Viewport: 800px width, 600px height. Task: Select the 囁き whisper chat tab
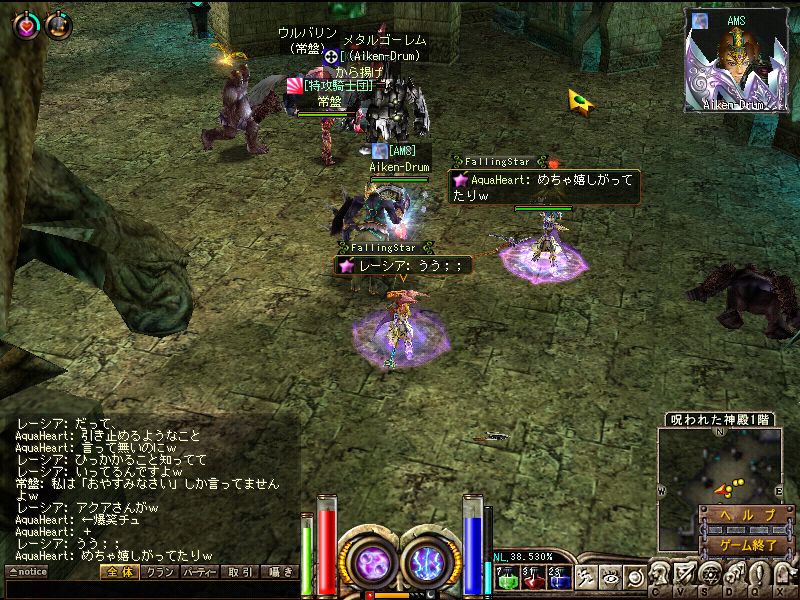pyautogui.click(x=279, y=572)
